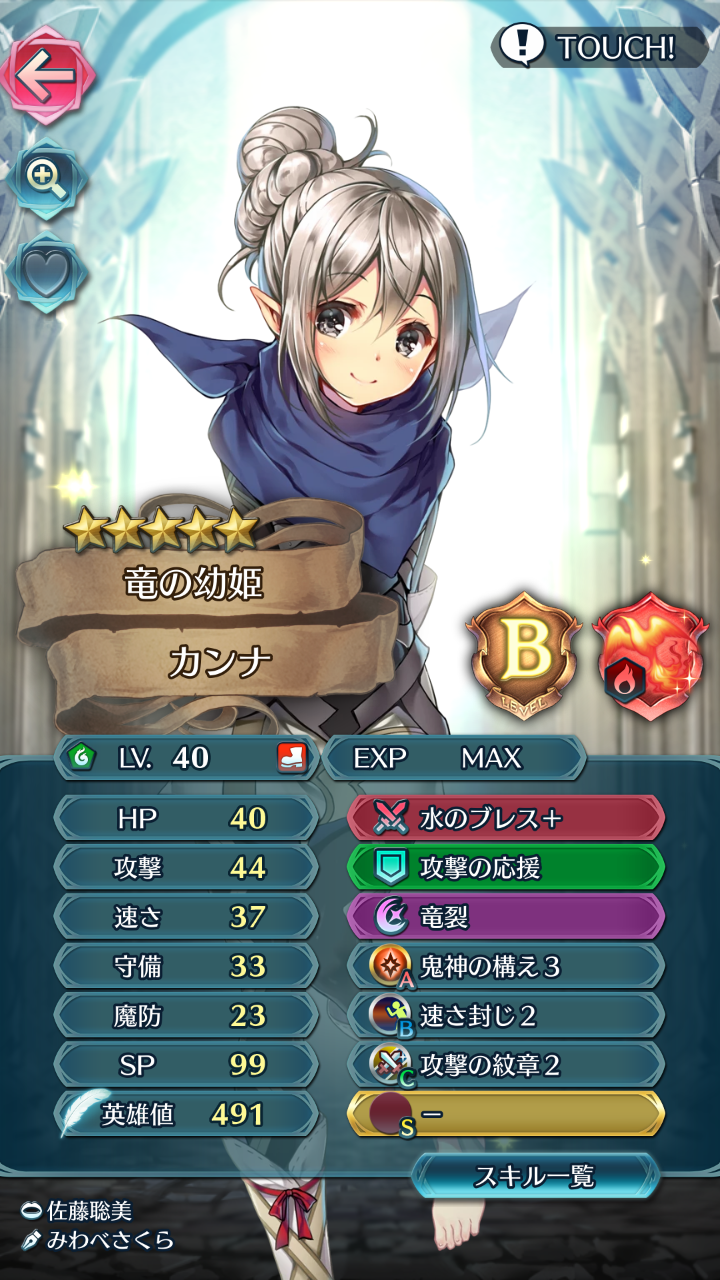720x1280 pixels.
Task: Select the 水のブレス+ weapon skill
Action: coord(506,819)
